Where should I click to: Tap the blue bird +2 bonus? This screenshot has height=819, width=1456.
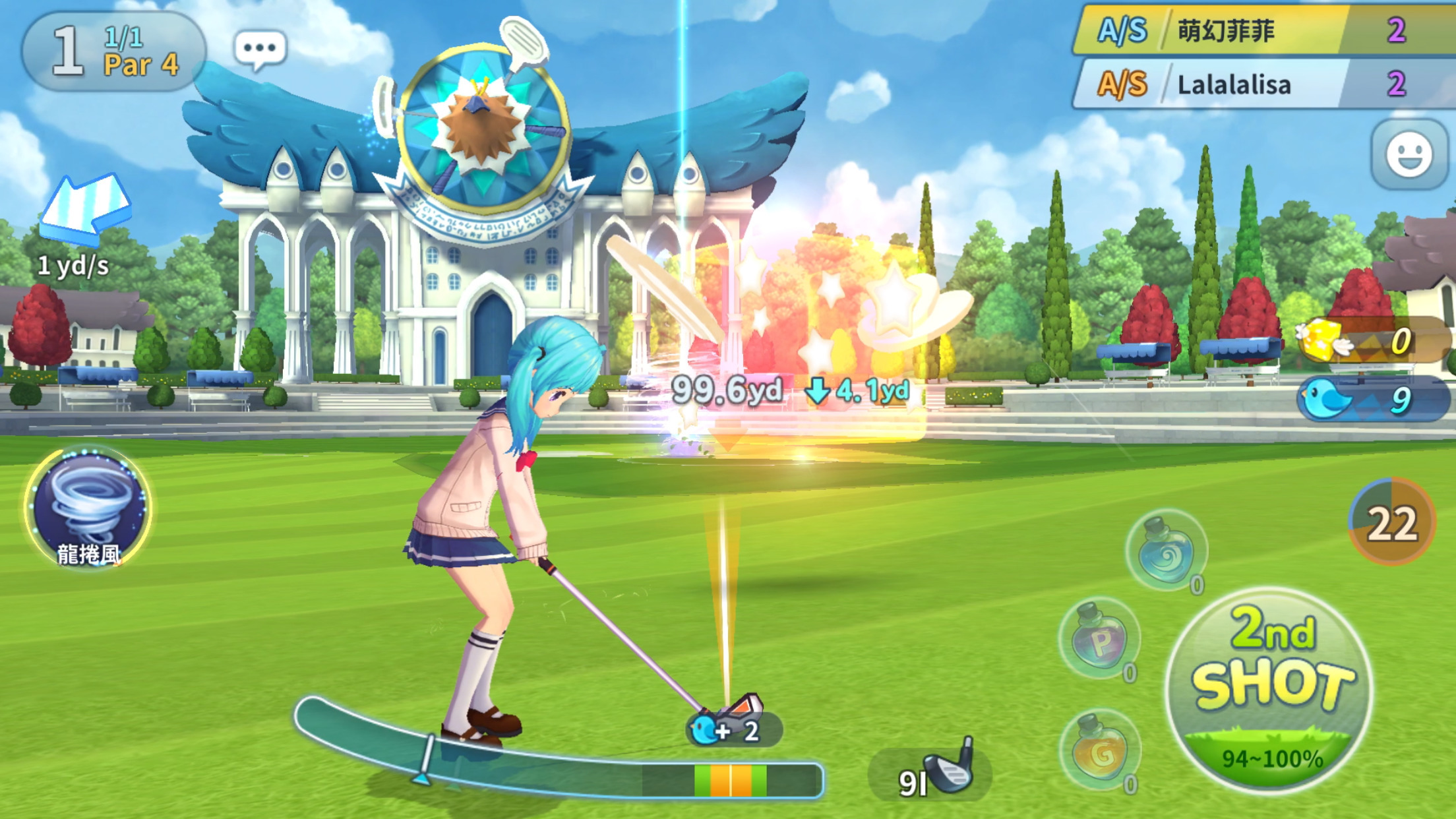tap(732, 730)
